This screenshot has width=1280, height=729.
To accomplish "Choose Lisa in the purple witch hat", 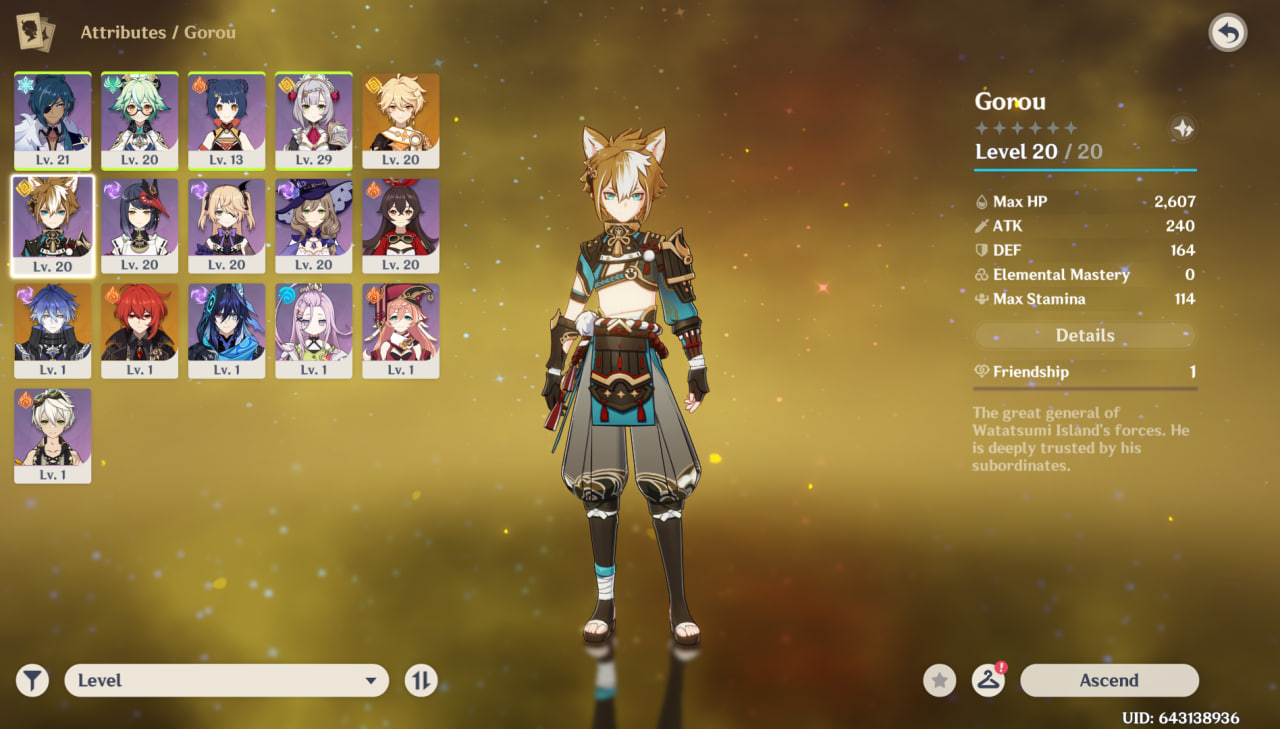I will click(x=313, y=225).
